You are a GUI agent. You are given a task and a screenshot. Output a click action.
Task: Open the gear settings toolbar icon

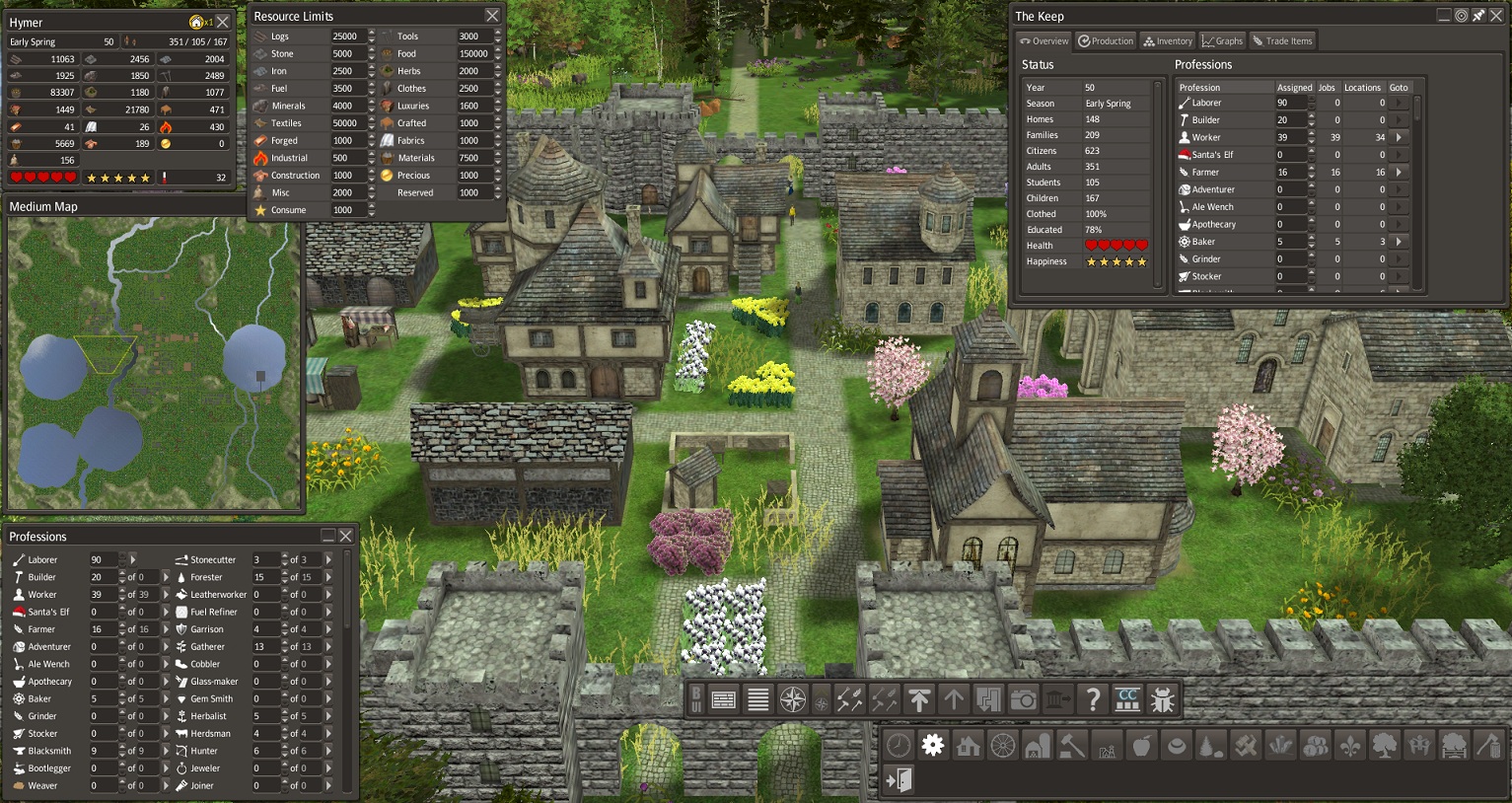pos(933,746)
